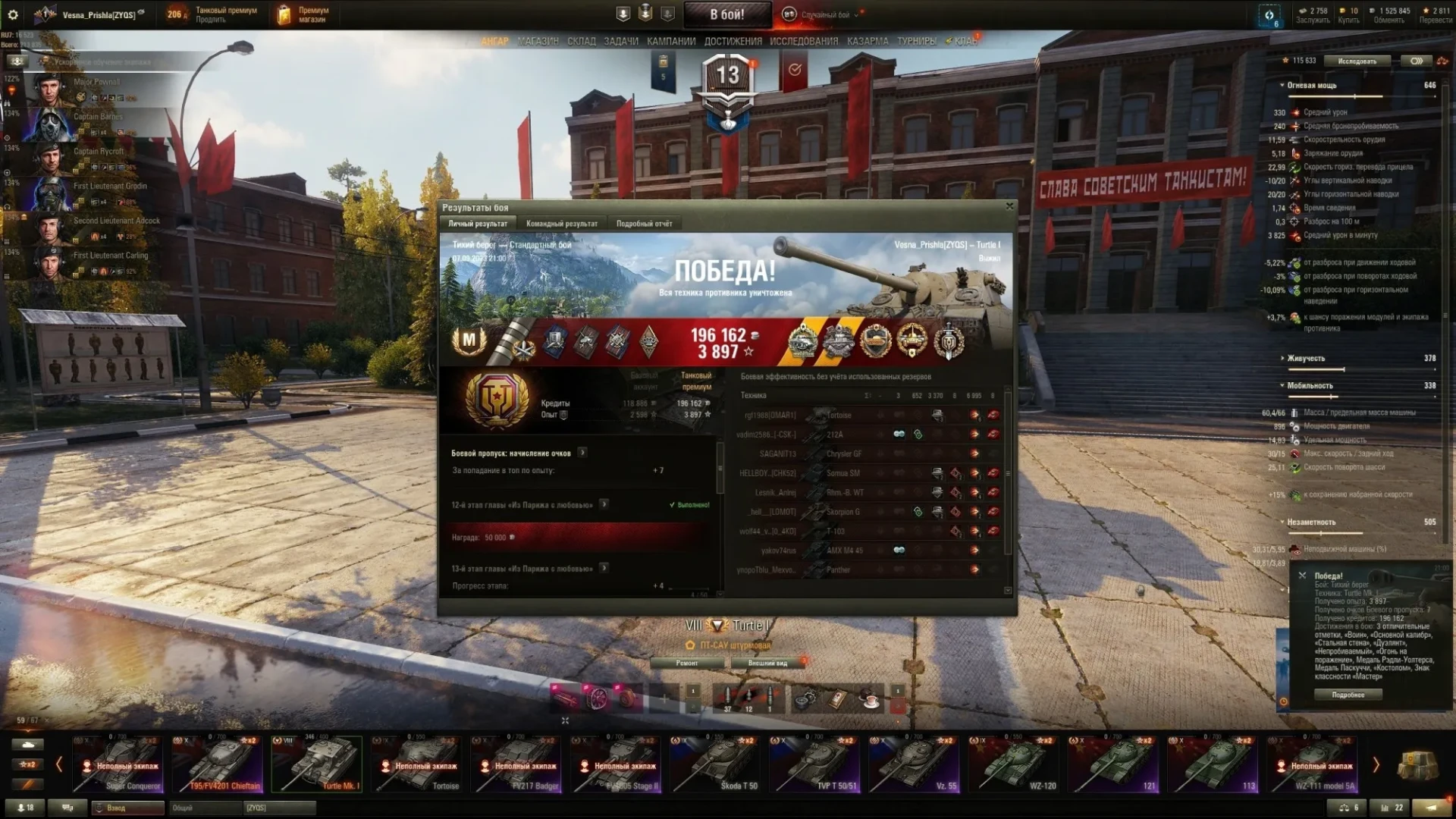Screen dimensions: 1456x819
Task: Open the МАГАЗИН menu
Action: click(538, 41)
